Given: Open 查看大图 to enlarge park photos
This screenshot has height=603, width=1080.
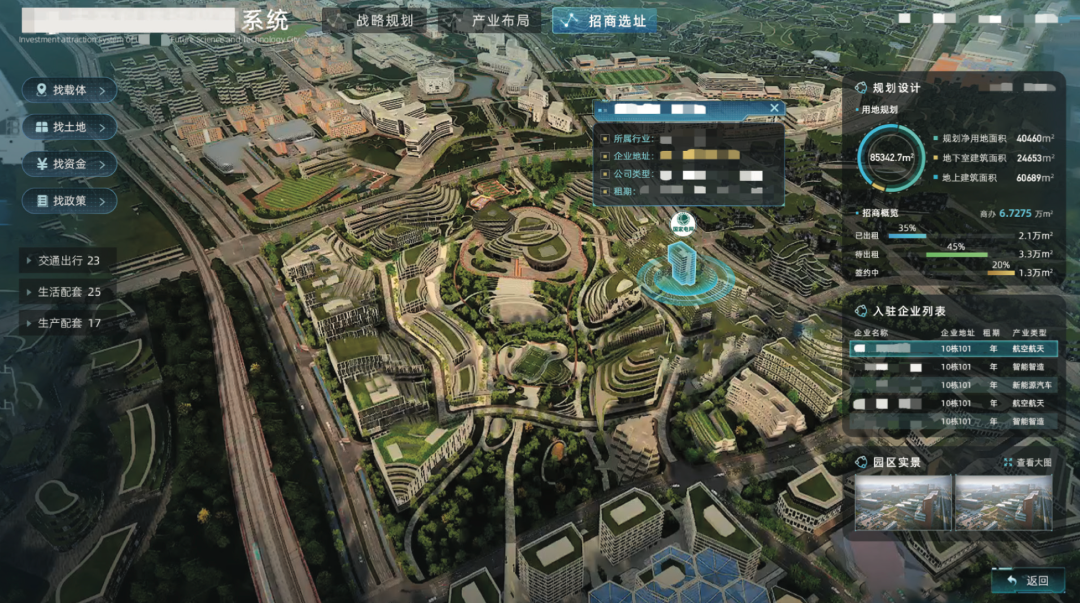Looking at the screenshot, I should point(1028,463).
